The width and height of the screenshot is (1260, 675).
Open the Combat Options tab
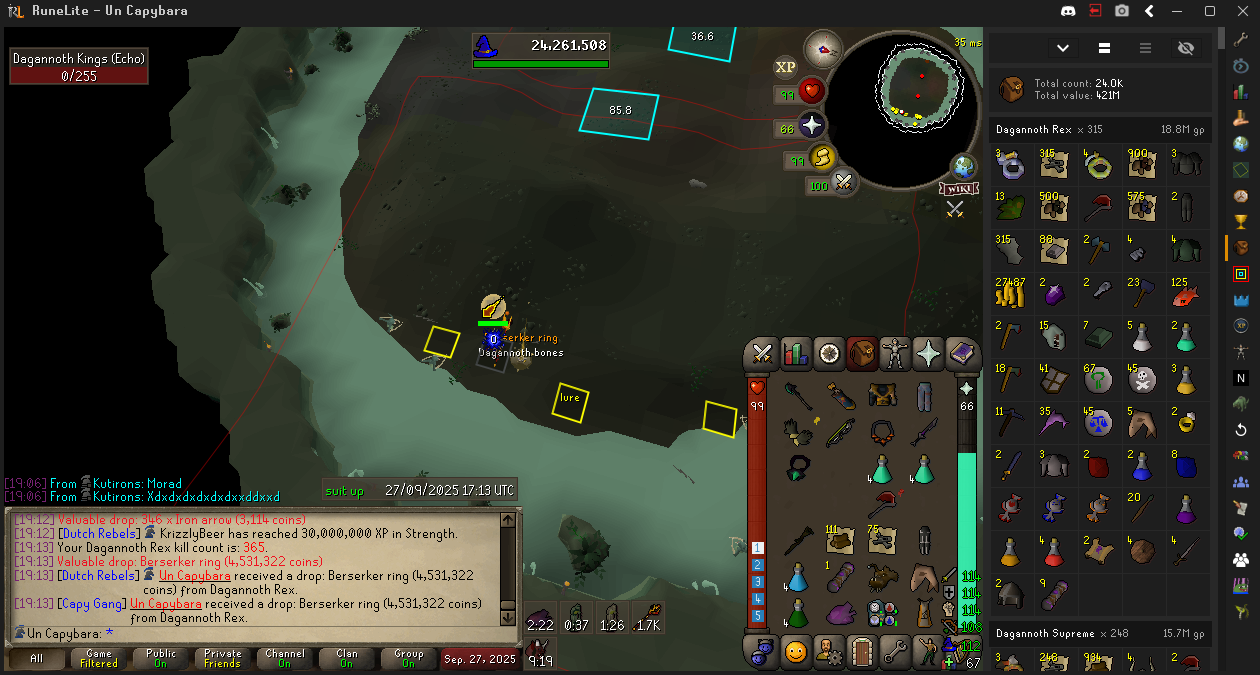click(x=763, y=353)
